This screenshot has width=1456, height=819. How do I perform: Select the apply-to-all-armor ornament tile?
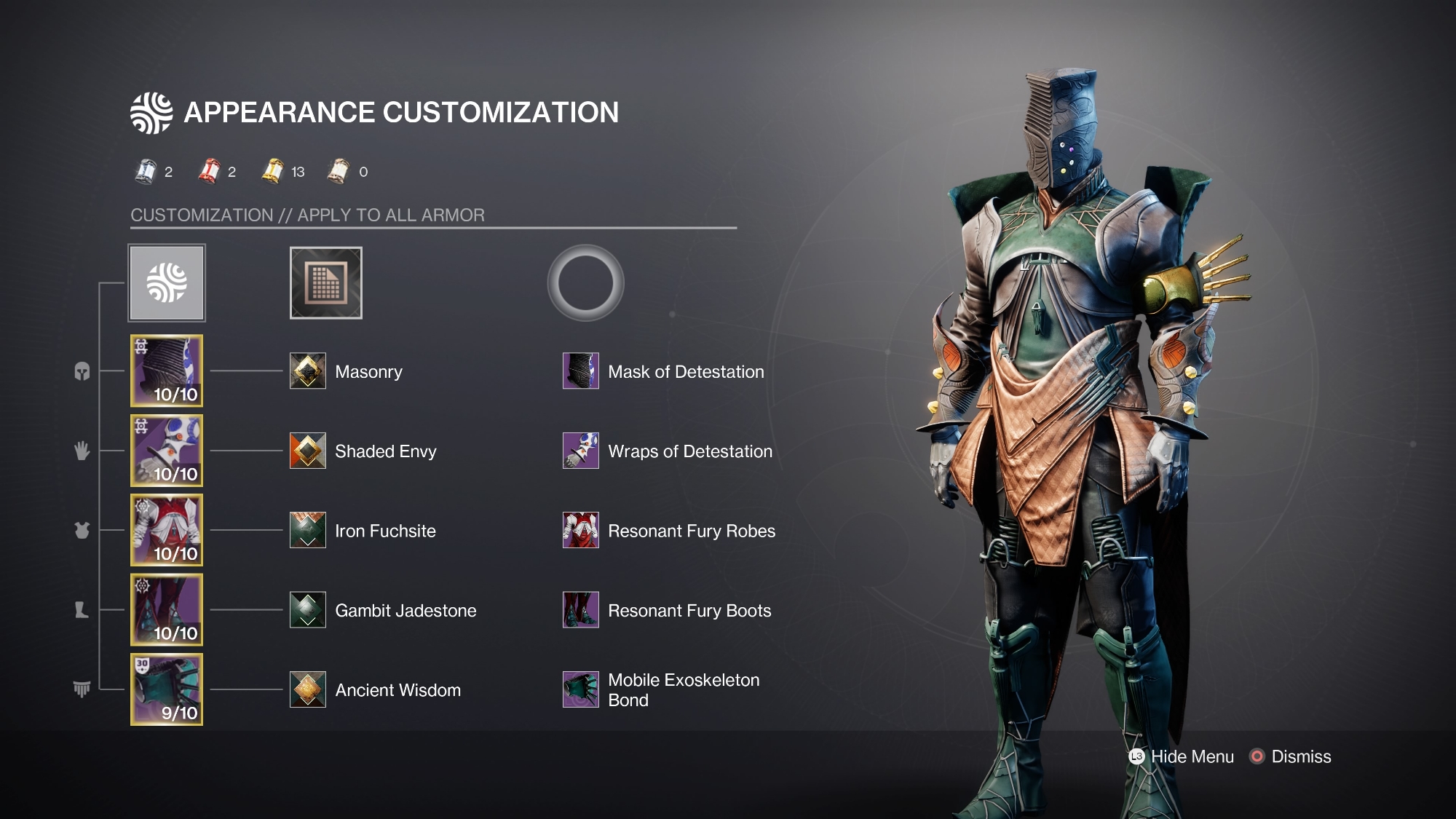pos(167,282)
